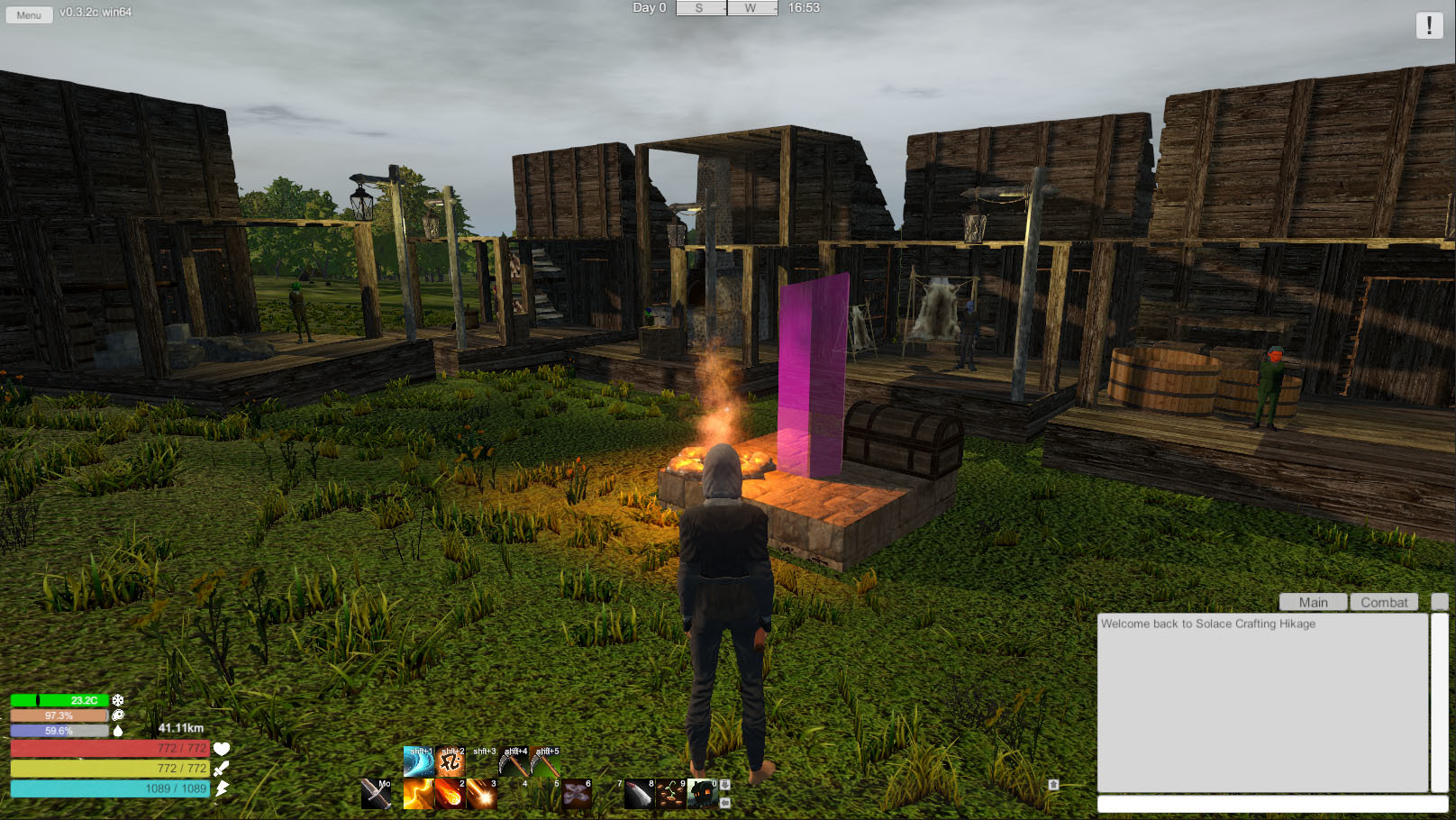1456x820 pixels.
Task: Activate the light burst ability in slot 3
Action: 481,794
